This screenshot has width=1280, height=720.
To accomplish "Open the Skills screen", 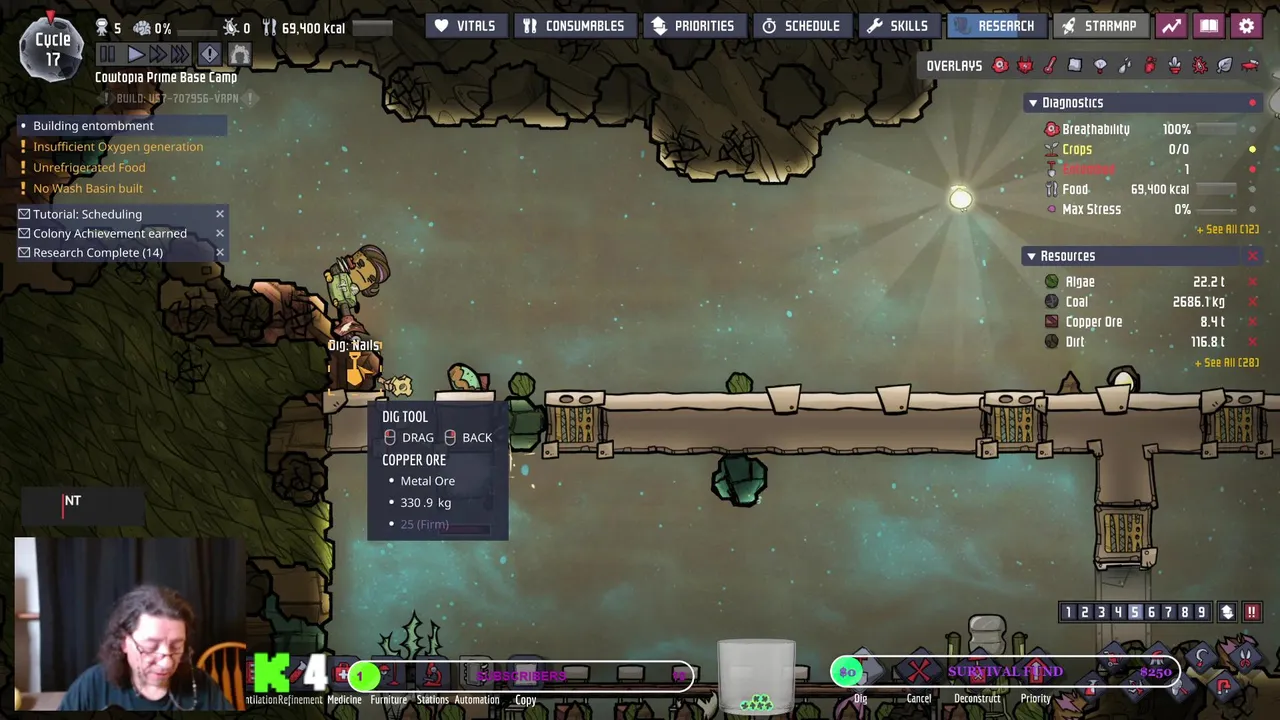I will pyautogui.click(x=898, y=26).
